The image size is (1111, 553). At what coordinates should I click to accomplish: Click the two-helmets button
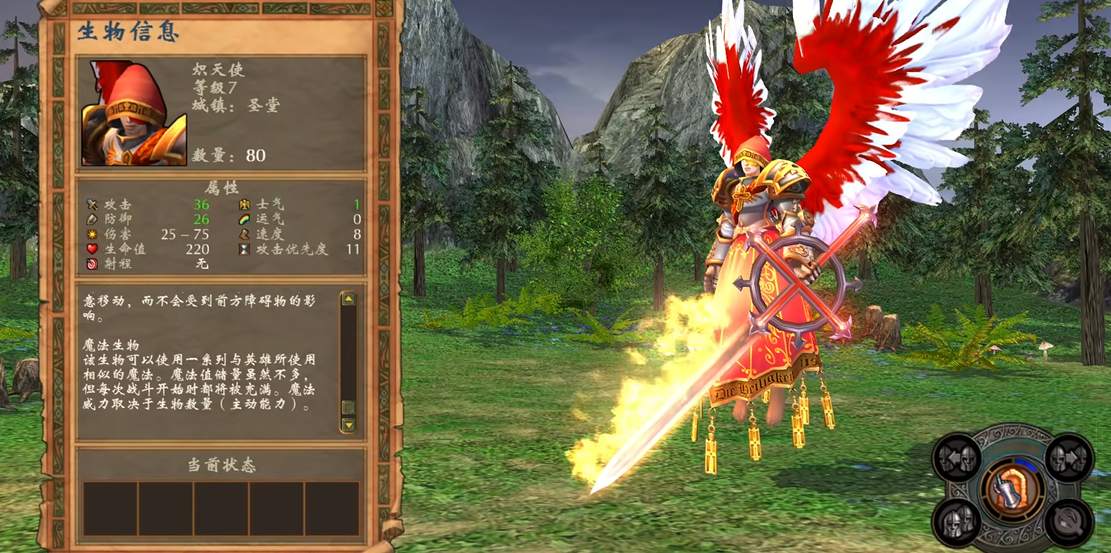[x=956, y=520]
